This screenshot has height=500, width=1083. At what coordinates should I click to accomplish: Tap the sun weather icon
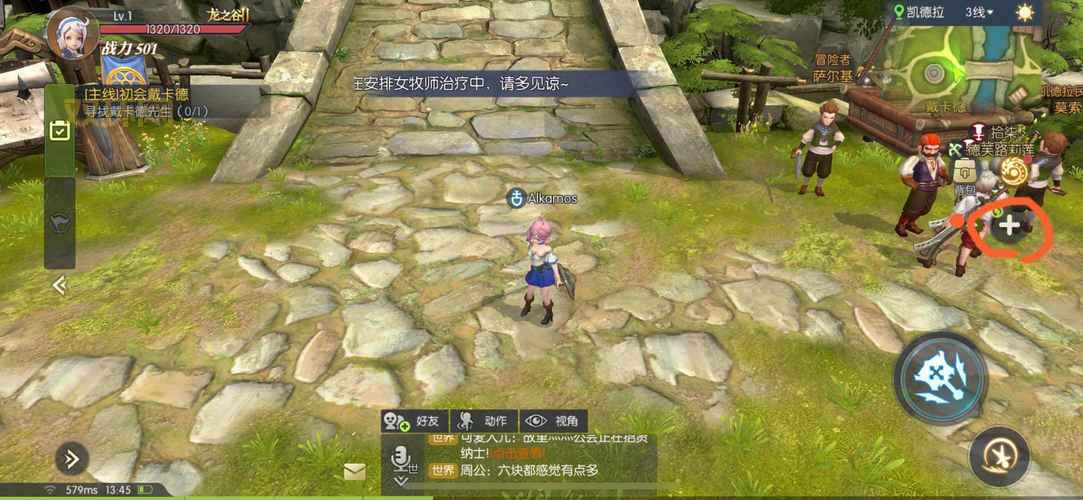click(x=1025, y=13)
